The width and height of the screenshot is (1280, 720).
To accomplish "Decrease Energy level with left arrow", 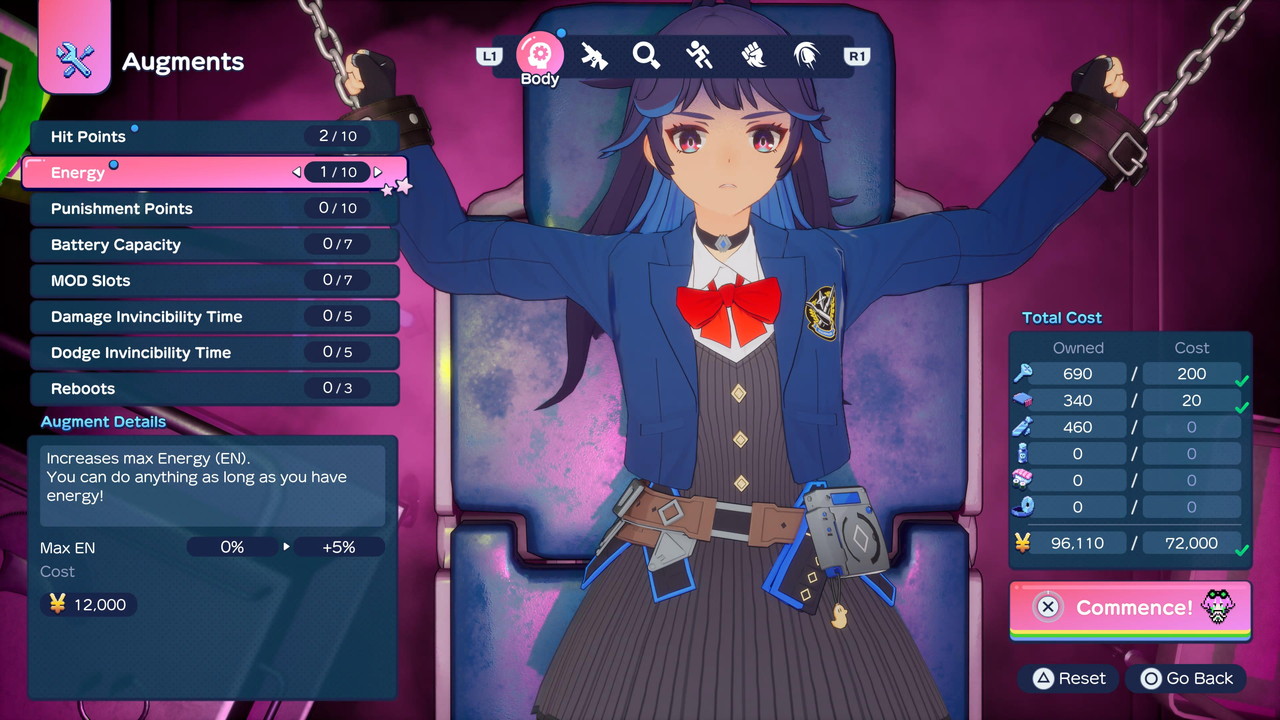I will click(x=296, y=173).
